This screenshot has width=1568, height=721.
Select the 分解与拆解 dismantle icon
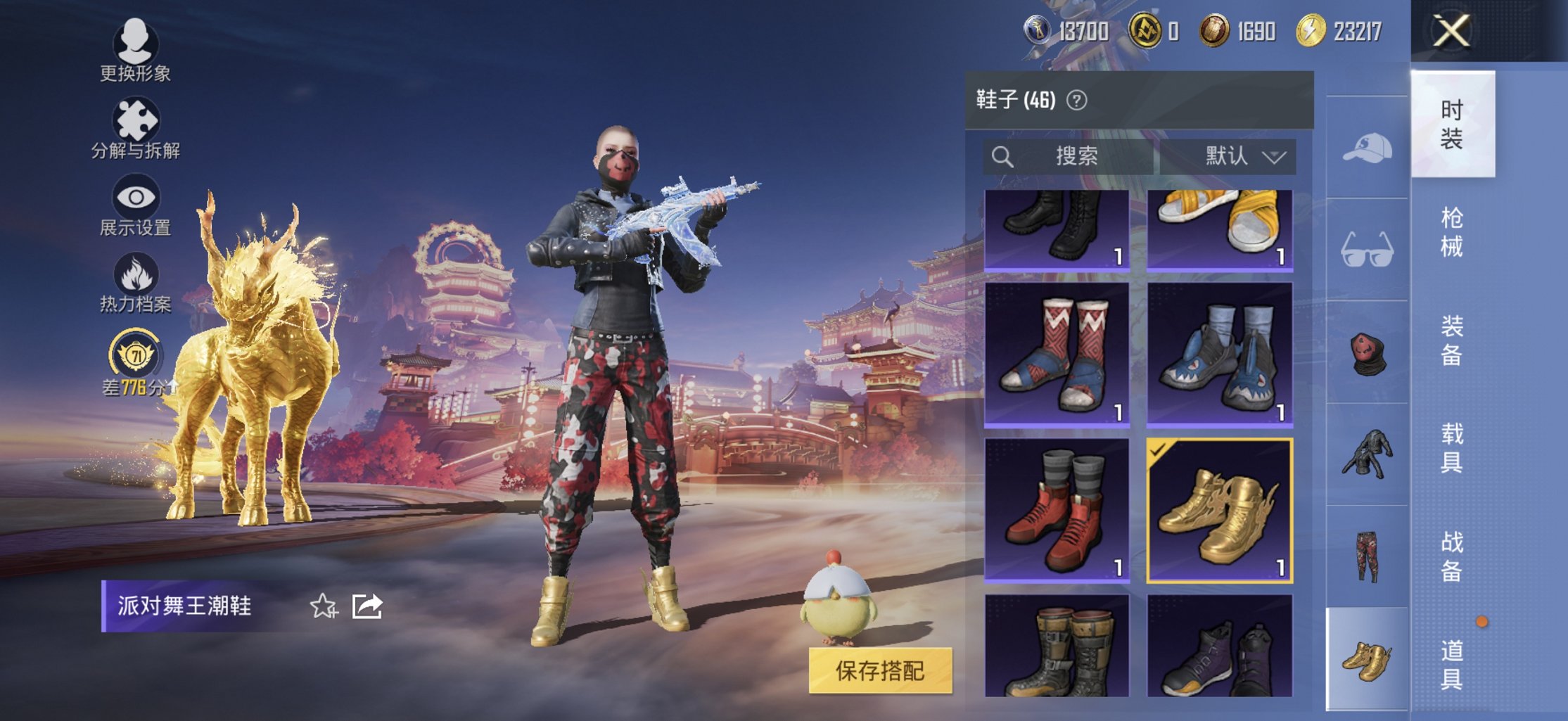[138, 118]
